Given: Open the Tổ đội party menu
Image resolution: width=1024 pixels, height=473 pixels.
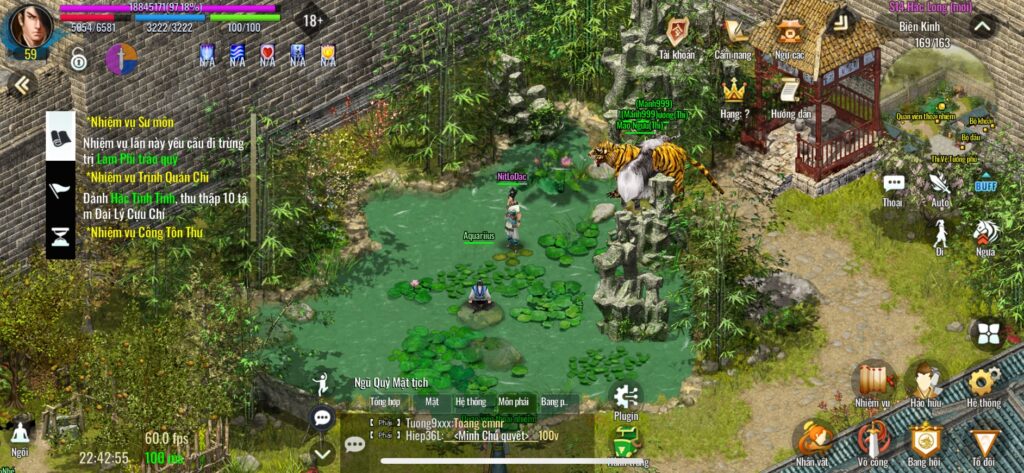Looking at the screenshot, I should point(985,439).
